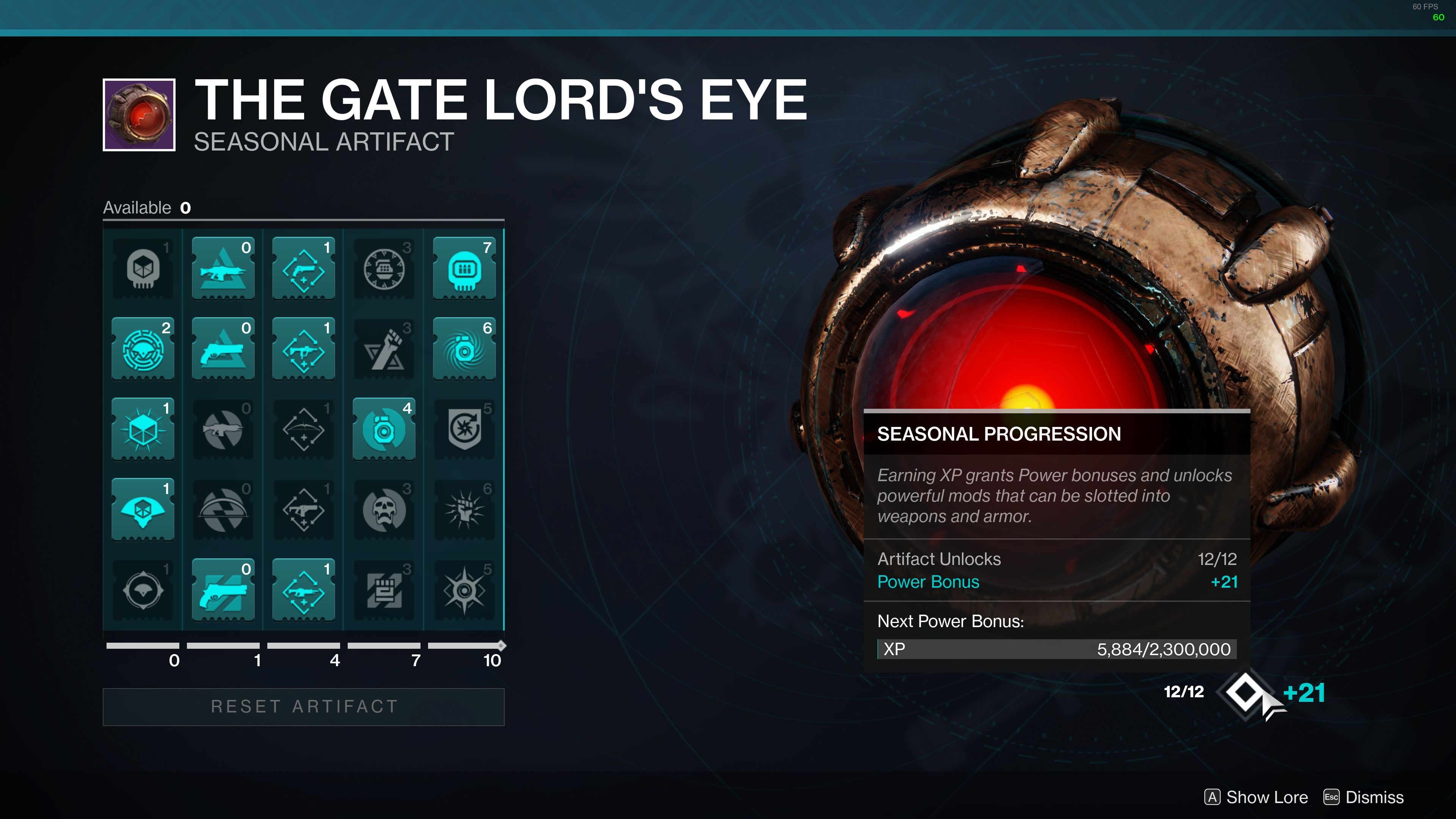Choose the shield with burst perk
Image resolution: width=1456 pixels, height=819 pixels.
(464, 429)
